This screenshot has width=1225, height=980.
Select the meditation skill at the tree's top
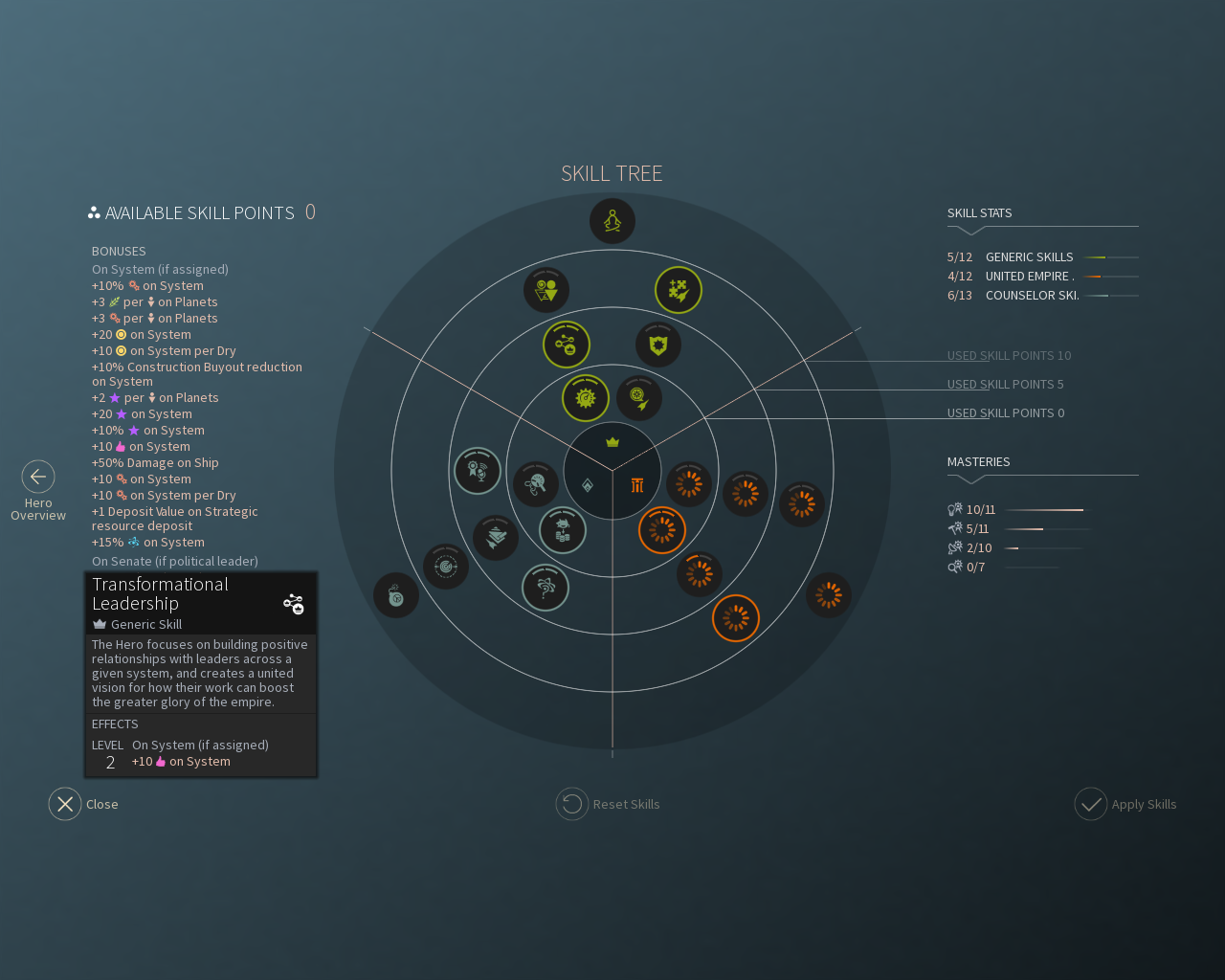coord(612,221)
